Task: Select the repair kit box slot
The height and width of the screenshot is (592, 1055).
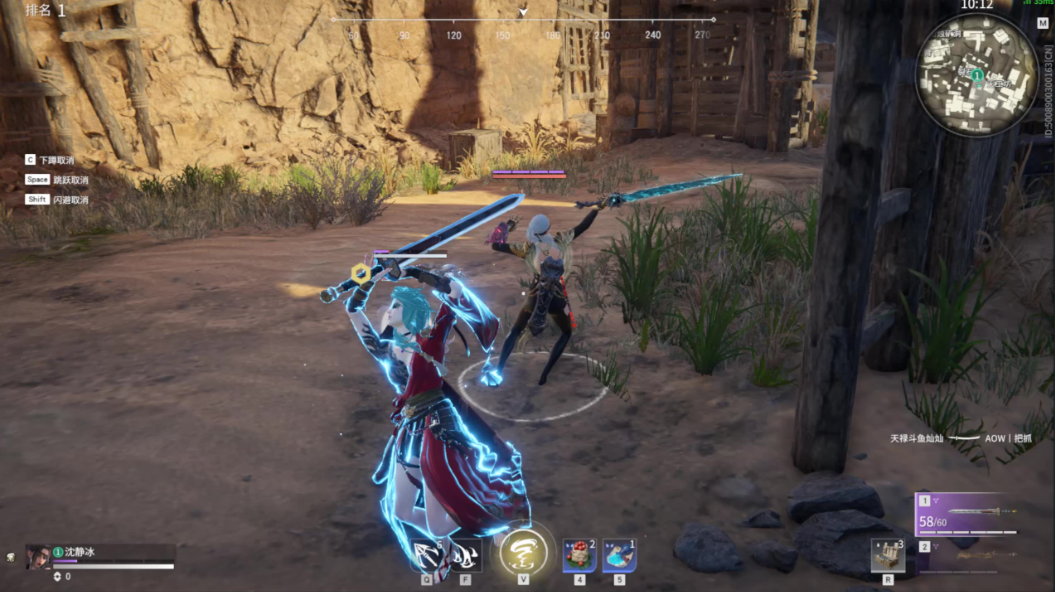Action: click(887, 555)
